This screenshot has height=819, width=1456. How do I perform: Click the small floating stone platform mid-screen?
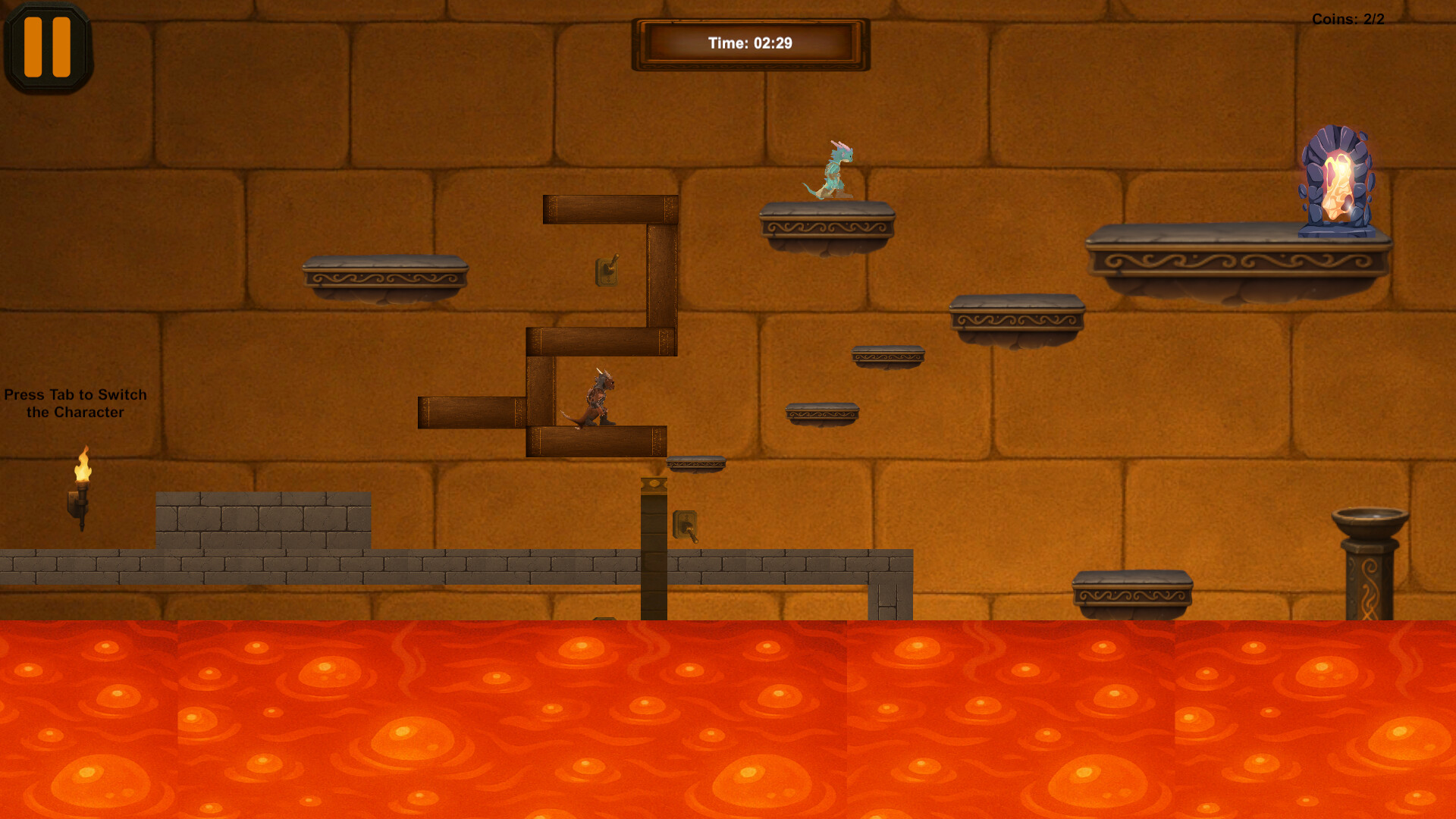click(886, 354)
